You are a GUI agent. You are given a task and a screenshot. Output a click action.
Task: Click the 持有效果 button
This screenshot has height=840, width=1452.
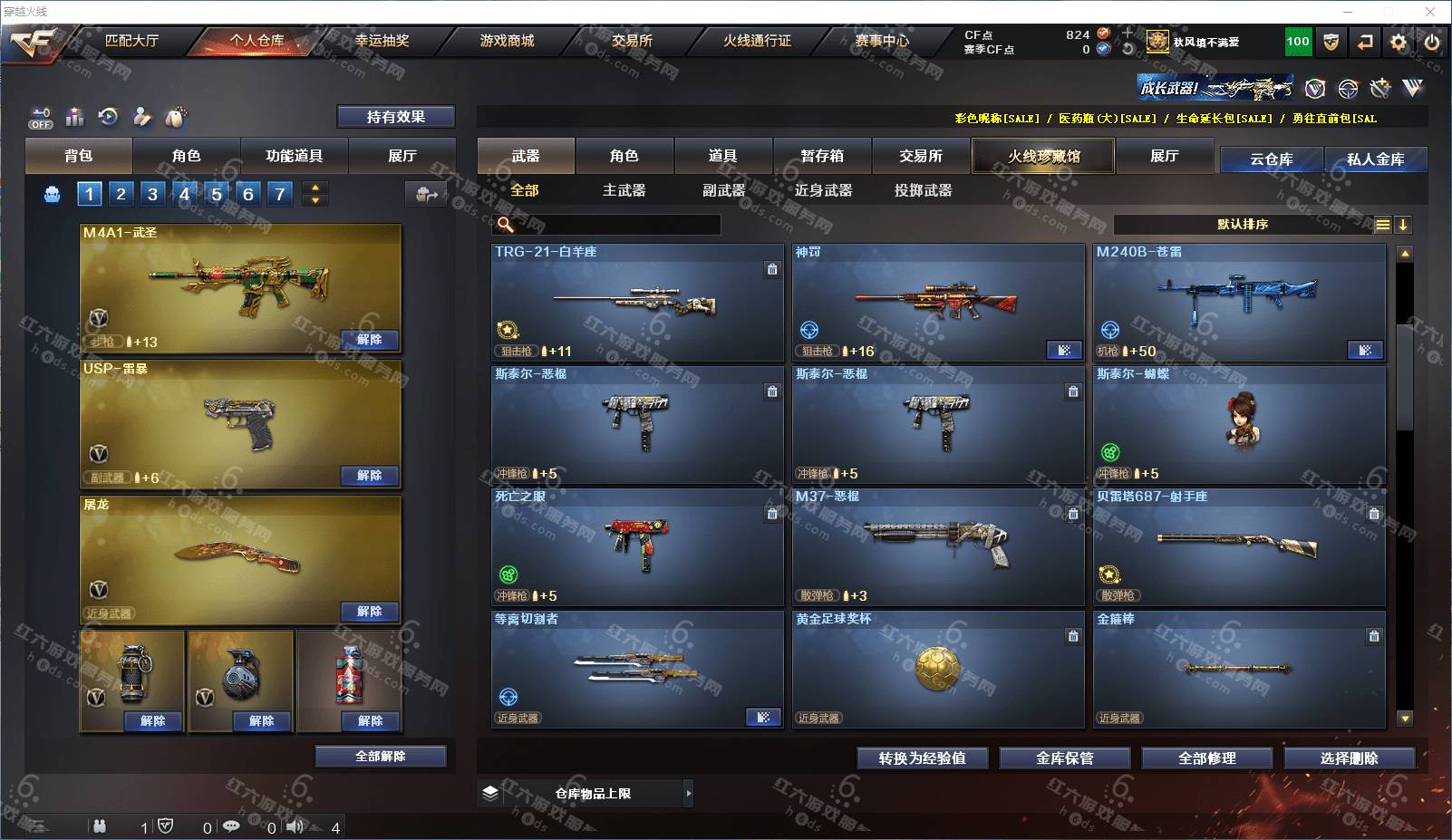pos(395,117)
